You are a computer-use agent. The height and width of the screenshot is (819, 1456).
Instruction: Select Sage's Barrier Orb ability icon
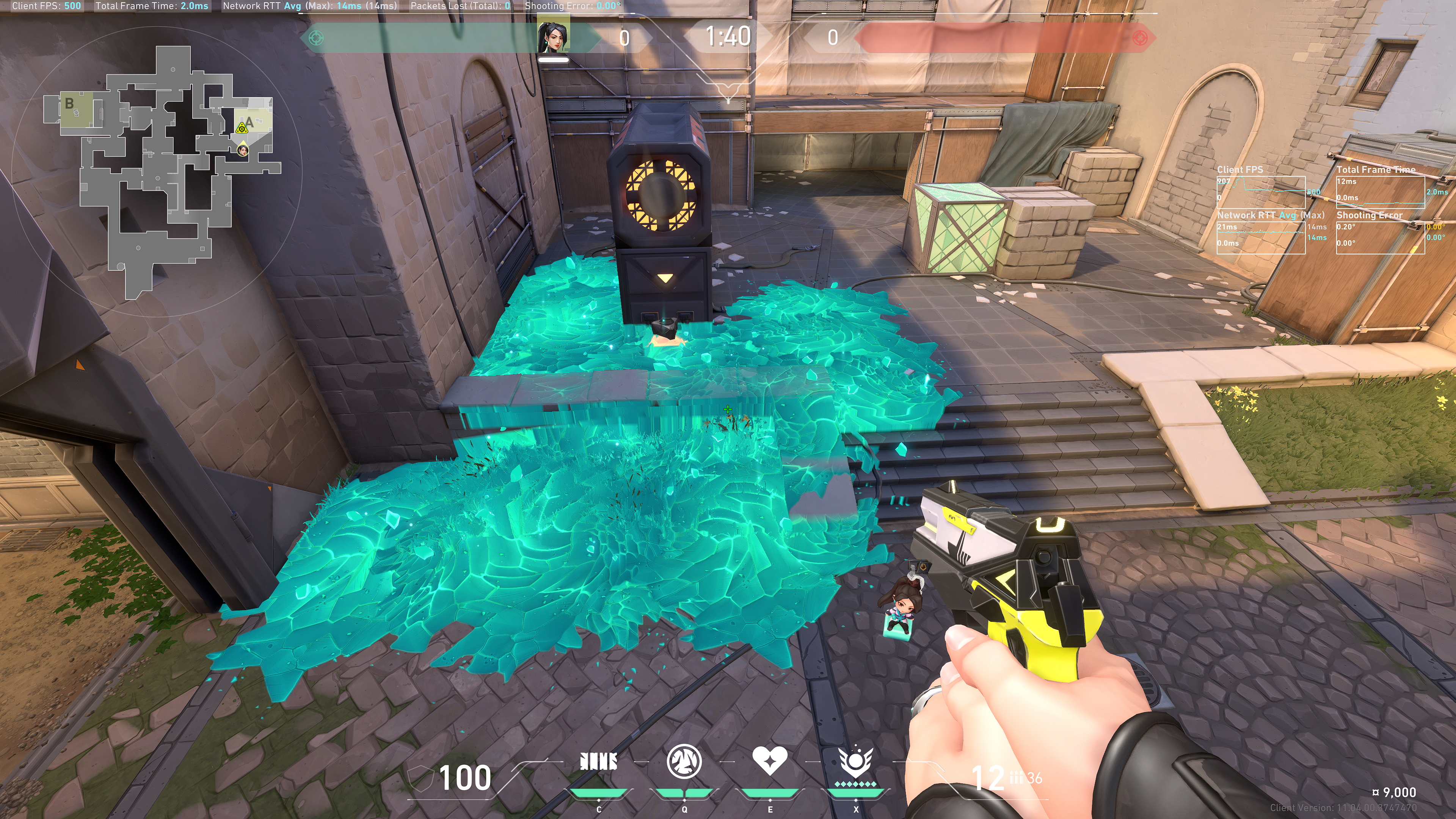(599, 762)
